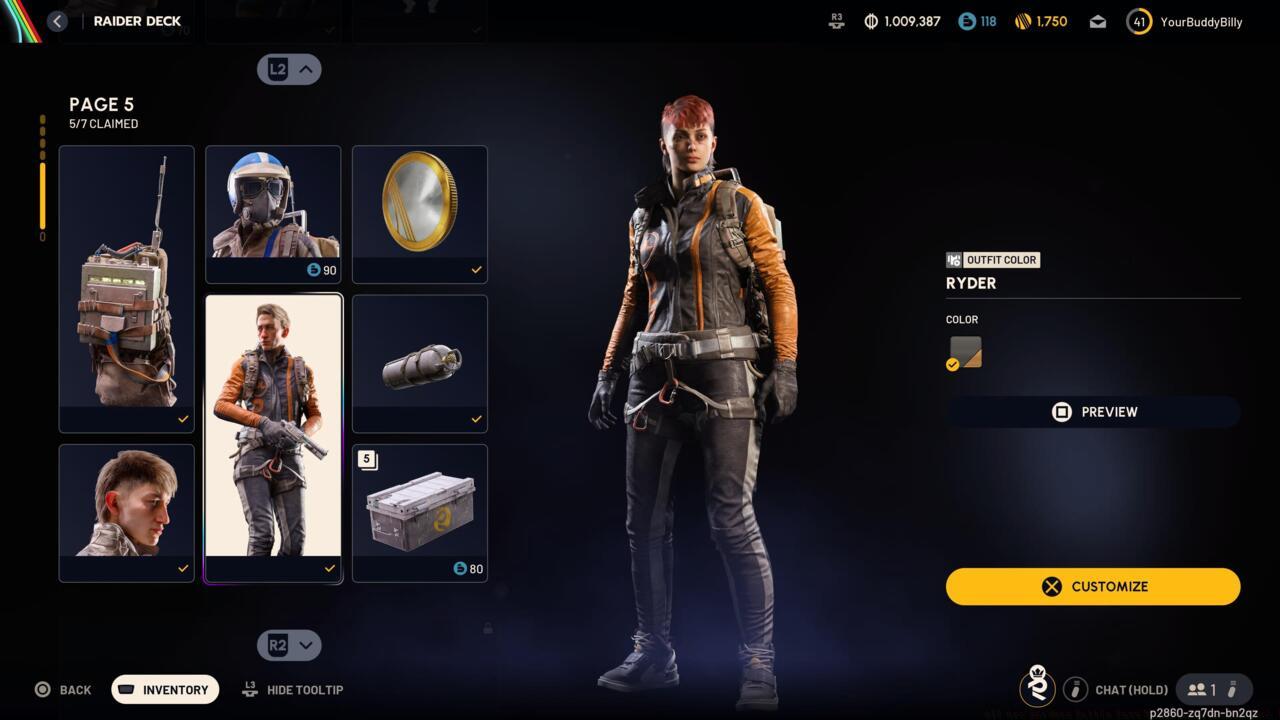Open the mail inbox envelope icon
The image size is (1280, 720).
(x=1097, y=20)
